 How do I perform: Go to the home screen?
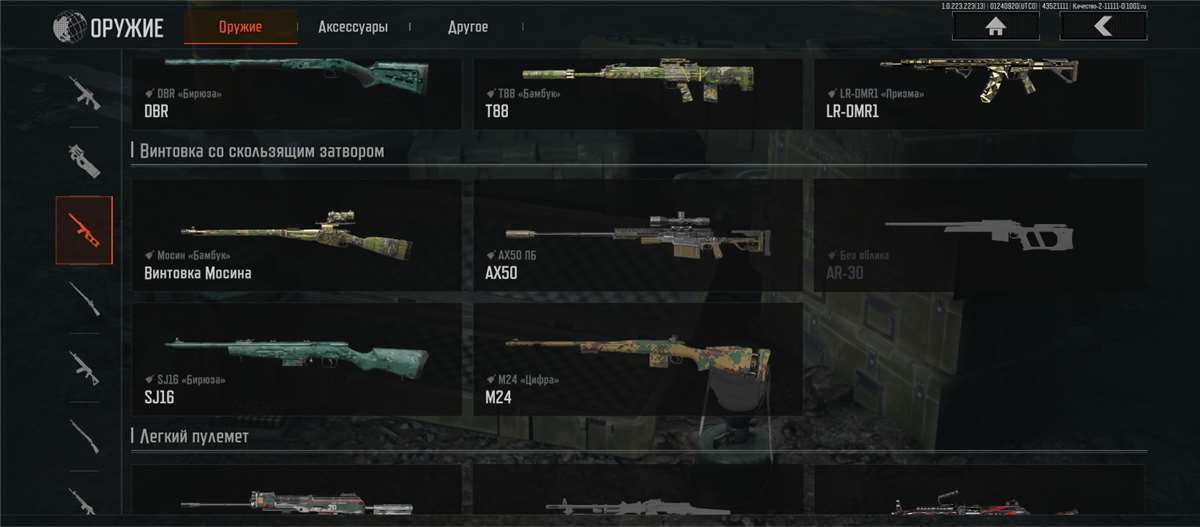pyautogui.click(x=995, y=27)
